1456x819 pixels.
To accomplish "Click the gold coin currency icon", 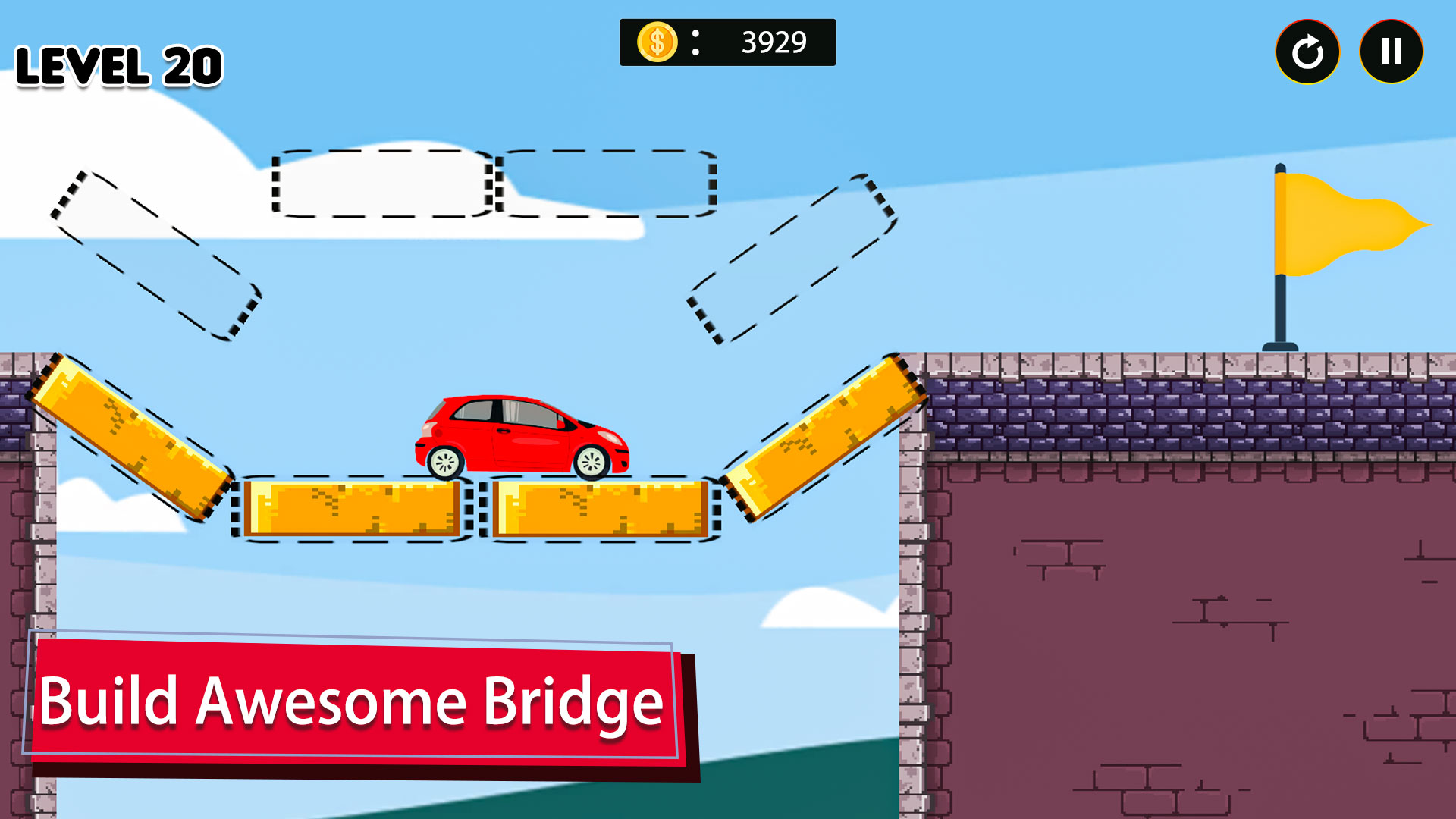I will click(657, 43).
